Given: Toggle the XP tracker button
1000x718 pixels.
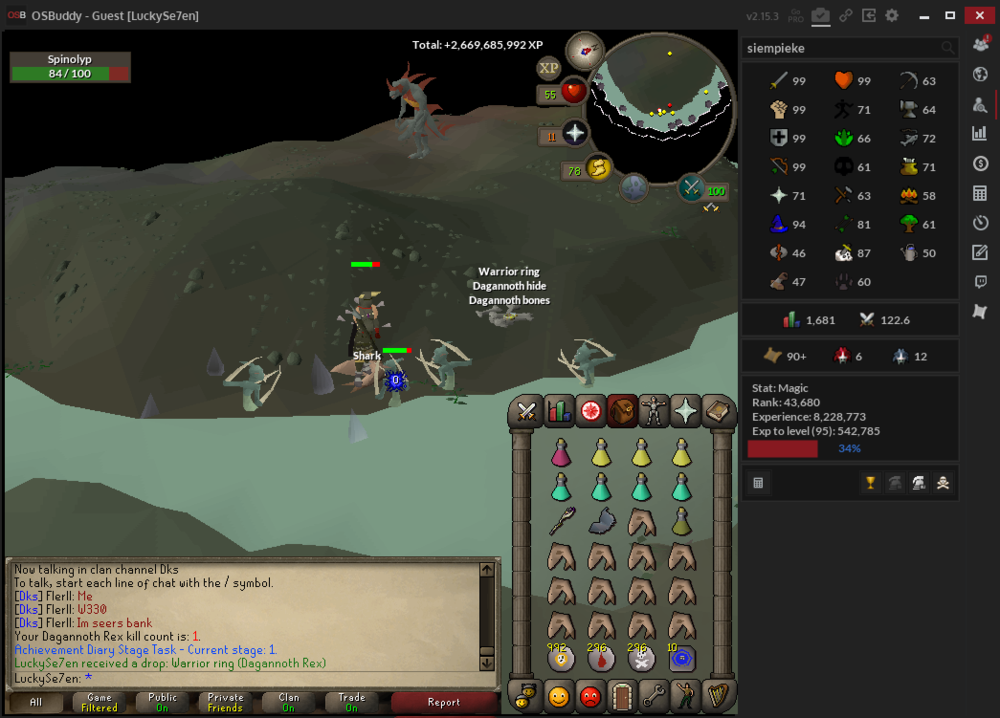Looking at the screenshot, I should coord(548,68).
